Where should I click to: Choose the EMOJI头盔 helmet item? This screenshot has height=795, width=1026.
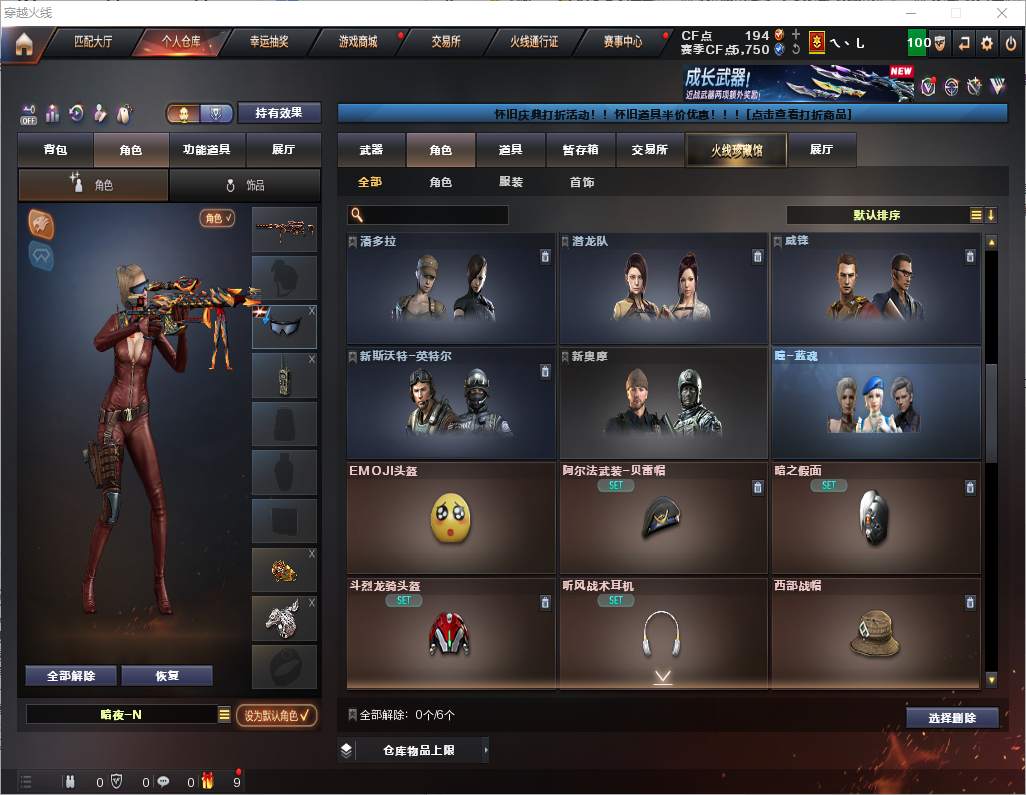[x=450, y=518]
